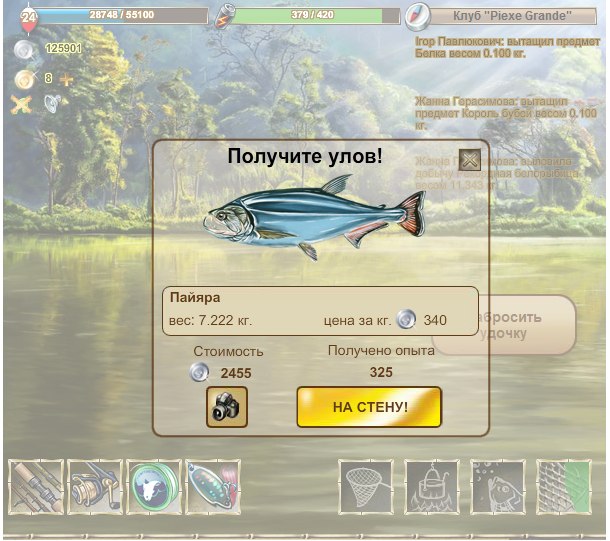Take a photo with the camera button

pos(227,407)
